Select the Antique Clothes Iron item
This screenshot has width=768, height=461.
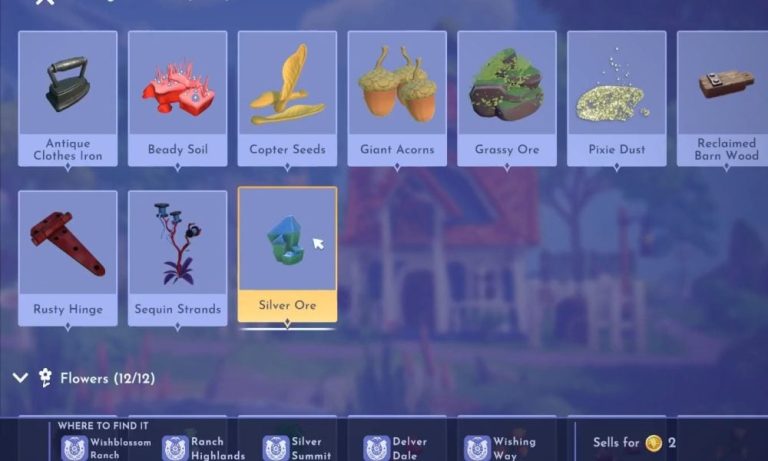point(67,97)
